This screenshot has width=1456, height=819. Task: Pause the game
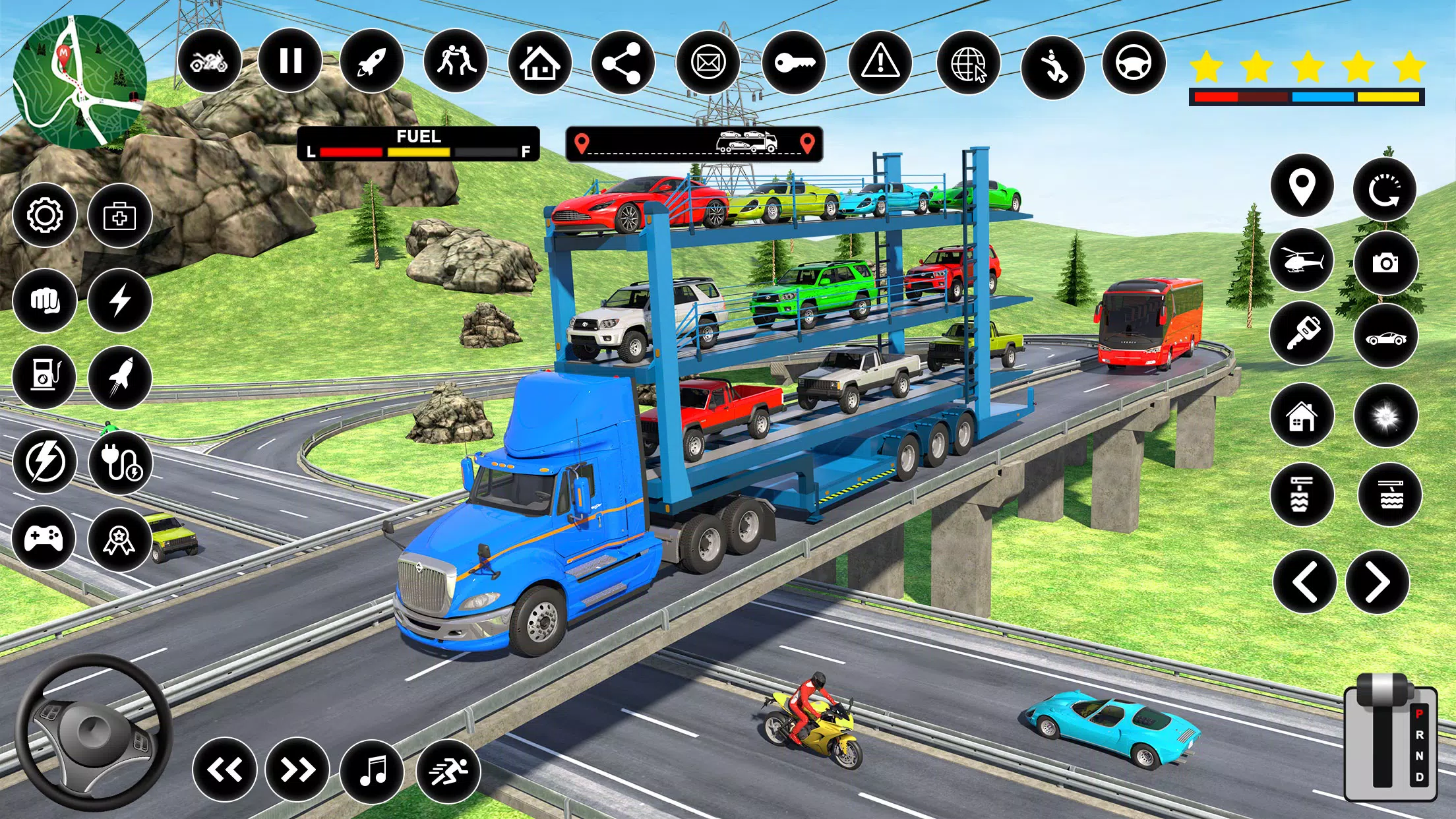pyautogui.click(x=290, y=61)
